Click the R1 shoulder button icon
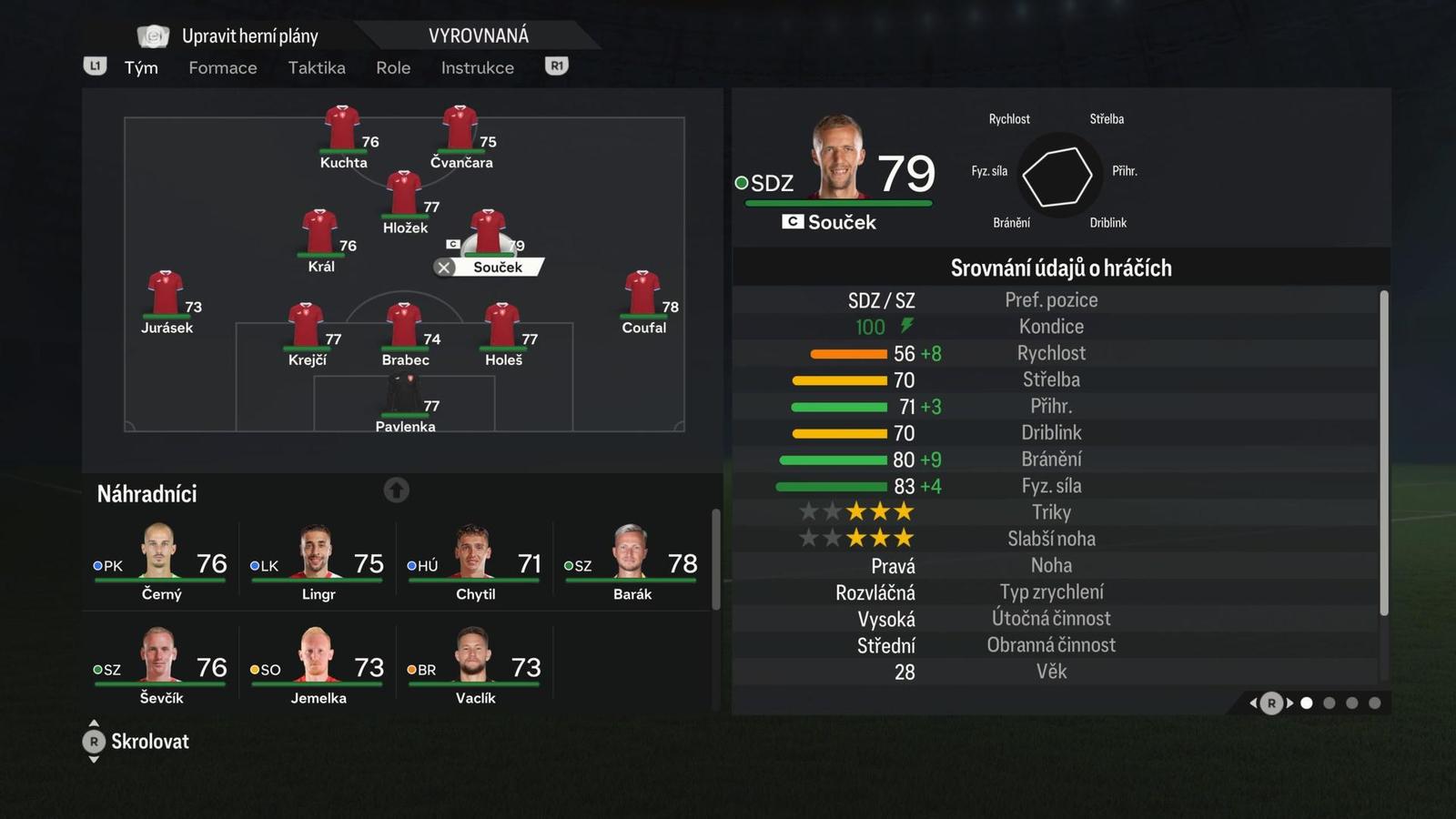The image size is (1456, 819). coord(556,66)
